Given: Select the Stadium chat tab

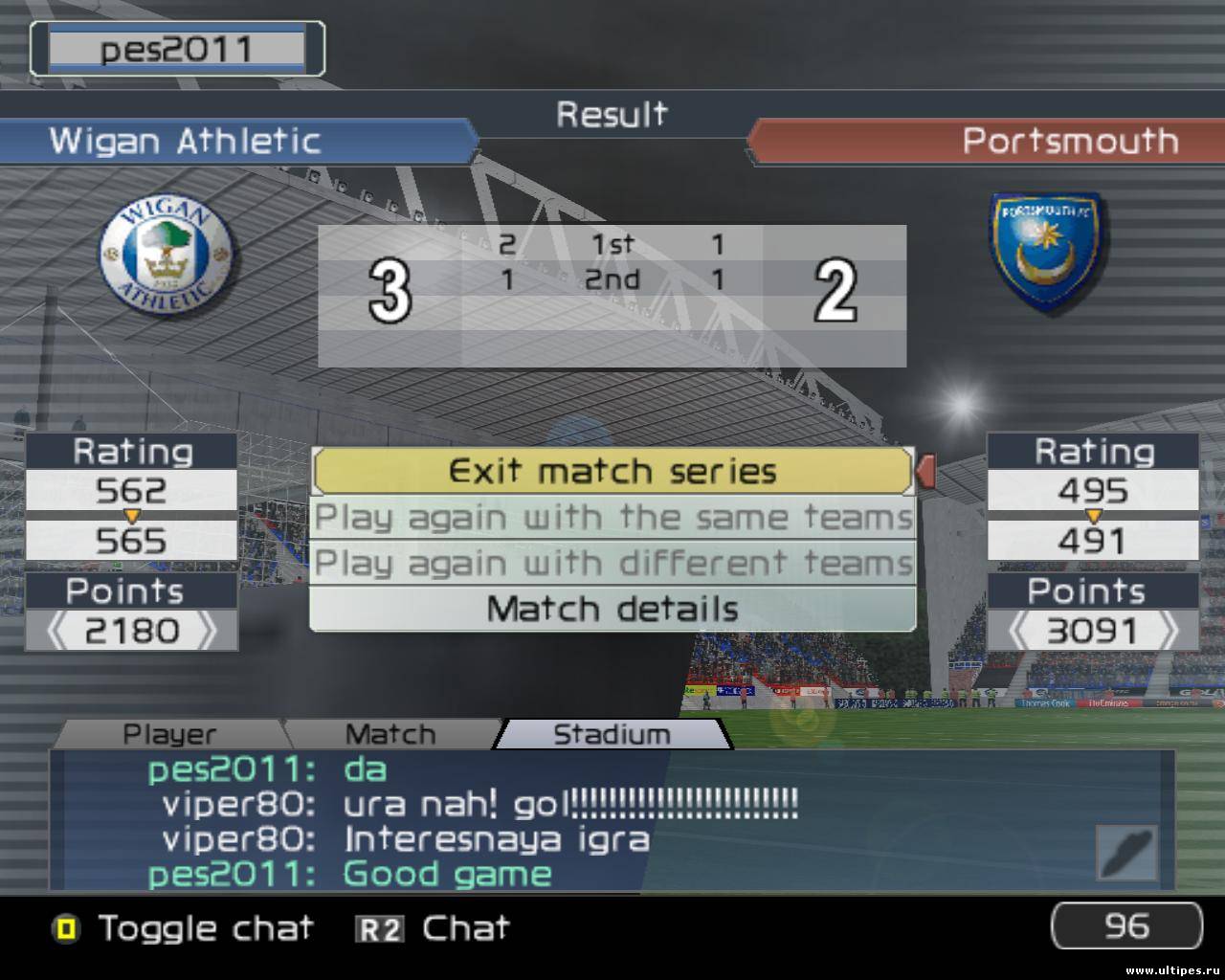Looking at the screenshot, I should click(612, 734).
